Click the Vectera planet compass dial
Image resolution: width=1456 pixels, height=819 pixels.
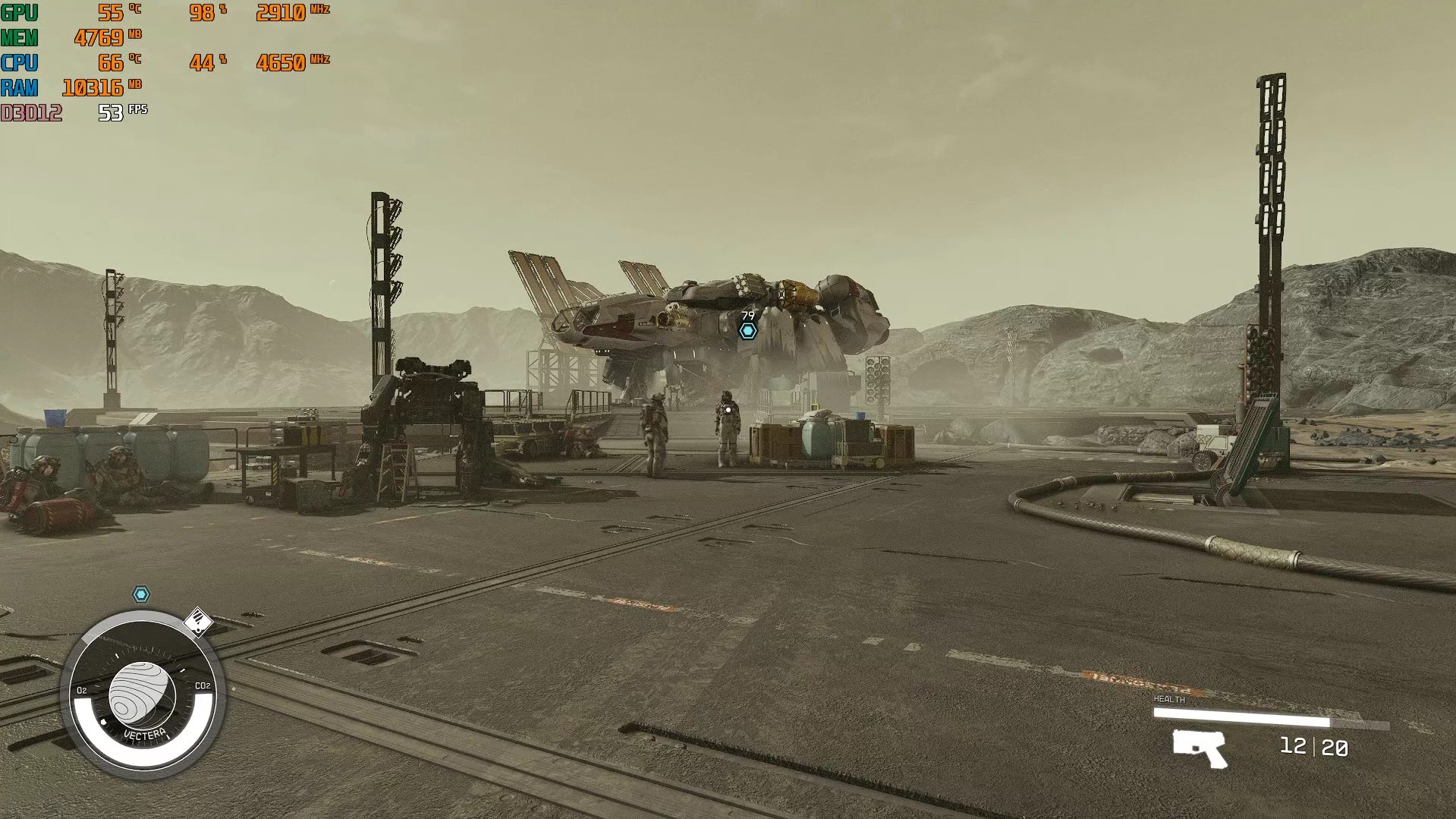[143, 695]
